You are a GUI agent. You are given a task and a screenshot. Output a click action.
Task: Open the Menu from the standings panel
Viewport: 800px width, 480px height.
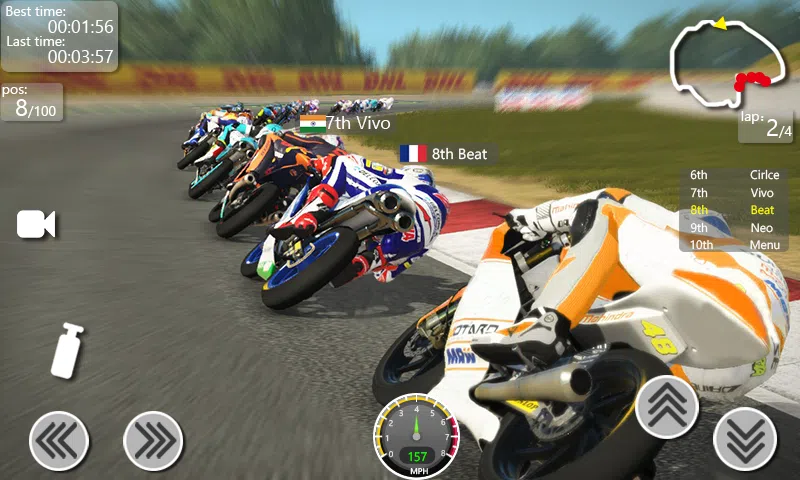(x=764, y=244)
